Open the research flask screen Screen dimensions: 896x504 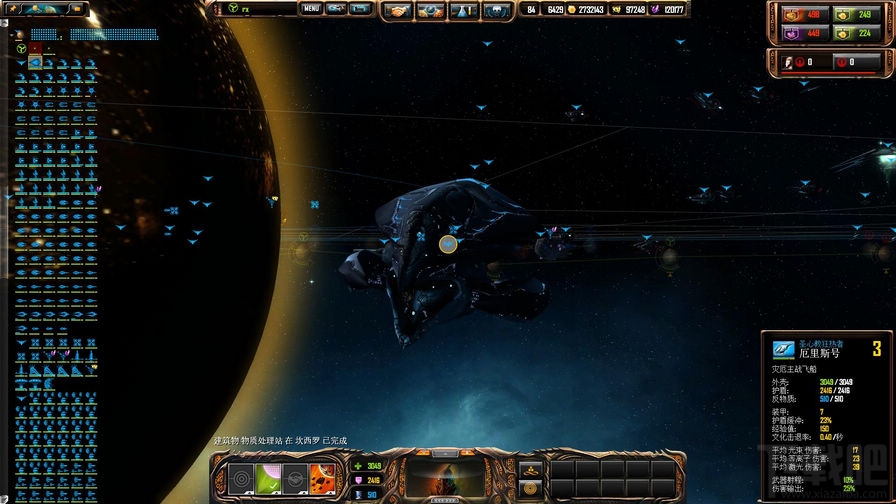[x=464, y=10]
